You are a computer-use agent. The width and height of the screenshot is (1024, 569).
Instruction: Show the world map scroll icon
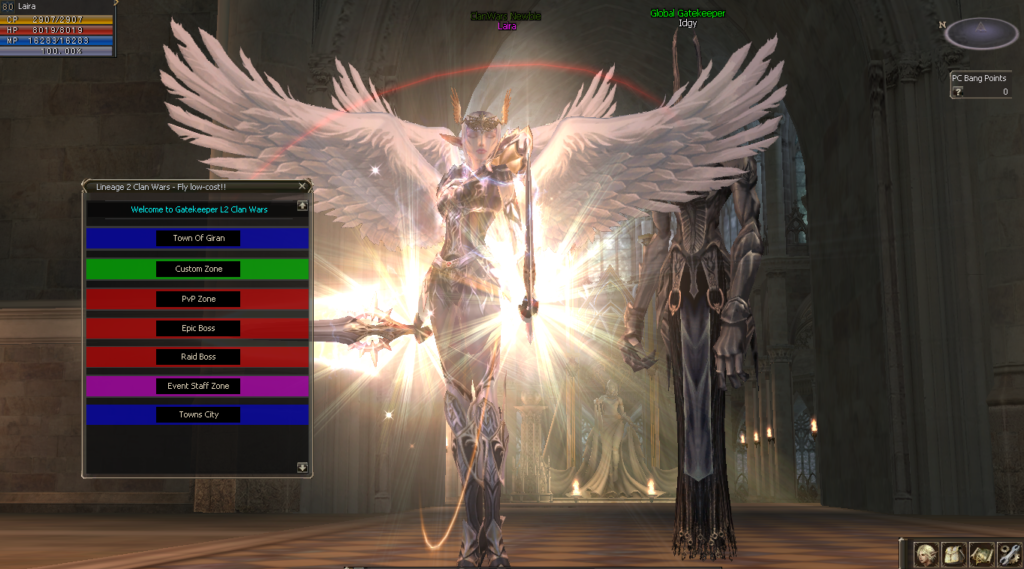point(981,554)
